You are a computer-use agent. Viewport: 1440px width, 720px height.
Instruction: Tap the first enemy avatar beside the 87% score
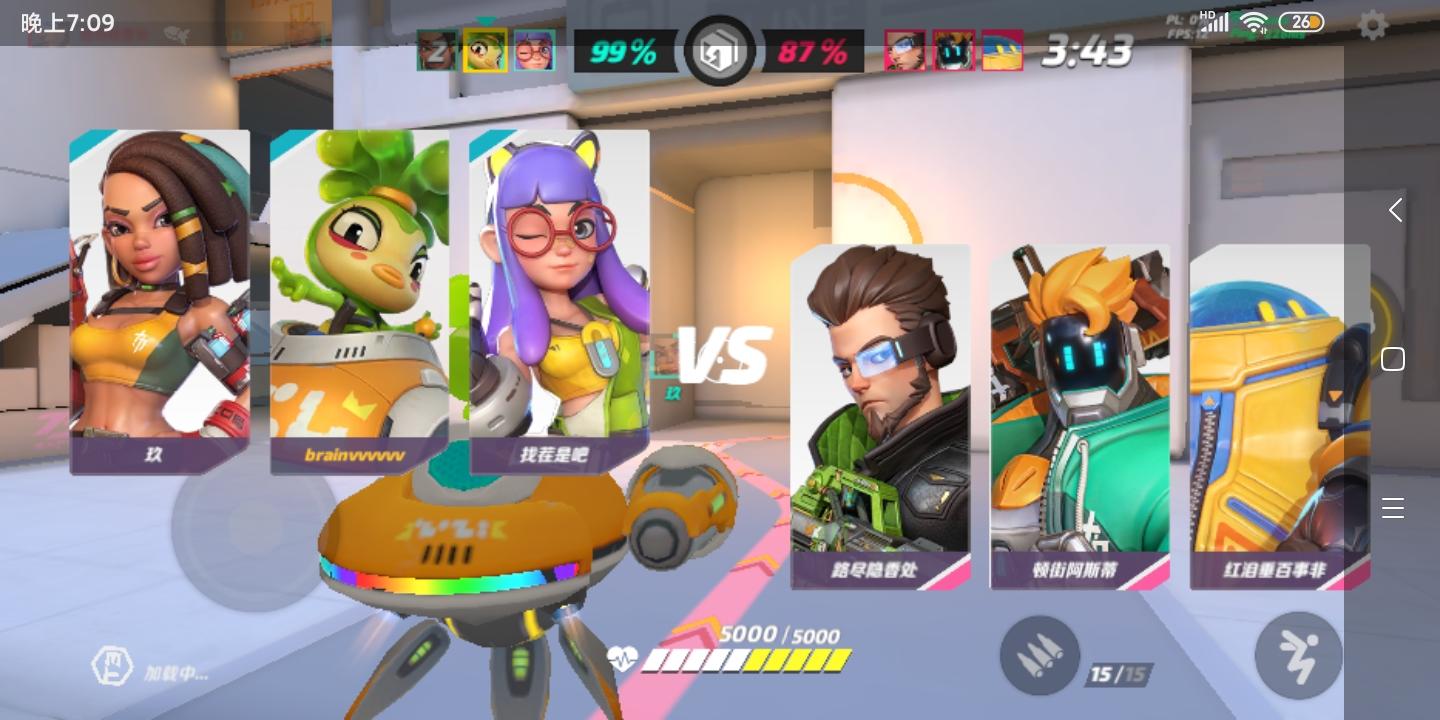[x=905, y=50]
